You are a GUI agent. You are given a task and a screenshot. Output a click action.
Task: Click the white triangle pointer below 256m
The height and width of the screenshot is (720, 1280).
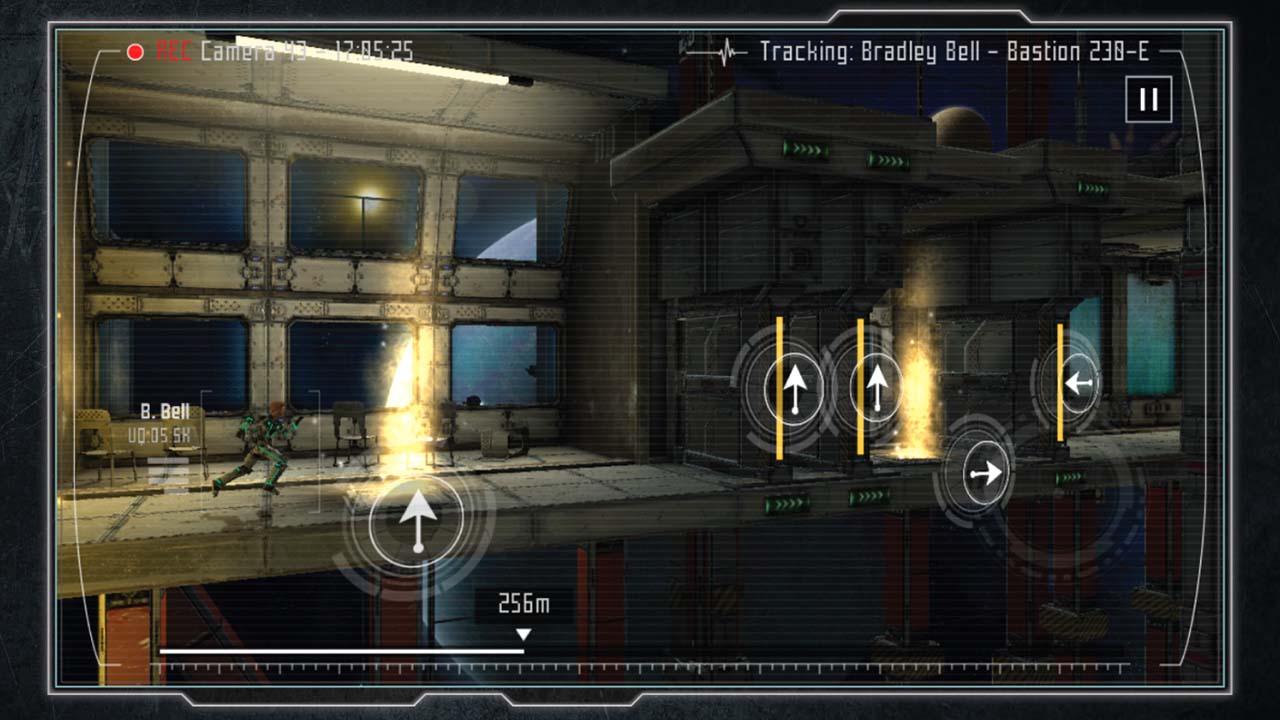pos(523,631)
